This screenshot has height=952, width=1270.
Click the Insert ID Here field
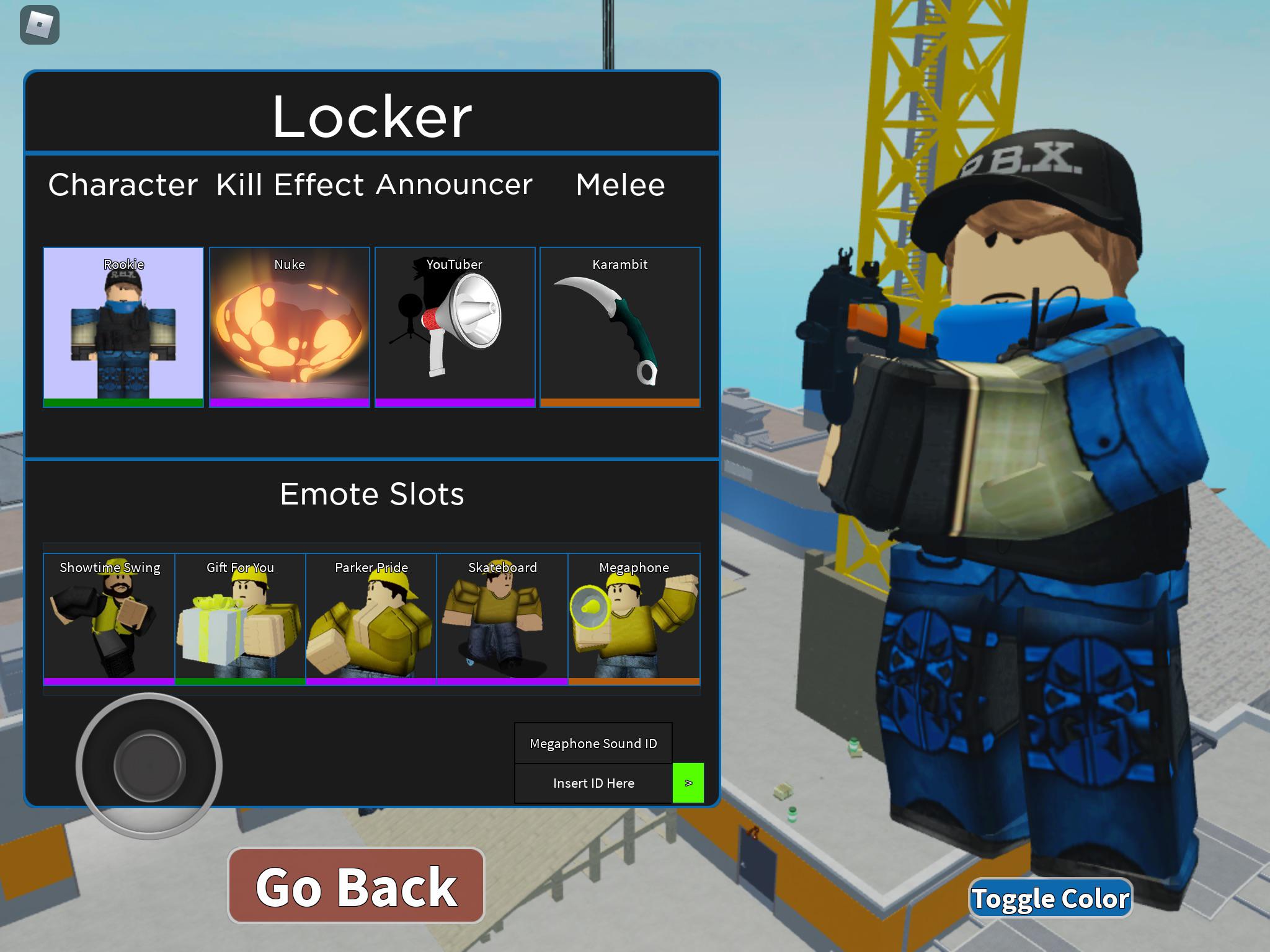pos(593,783)
